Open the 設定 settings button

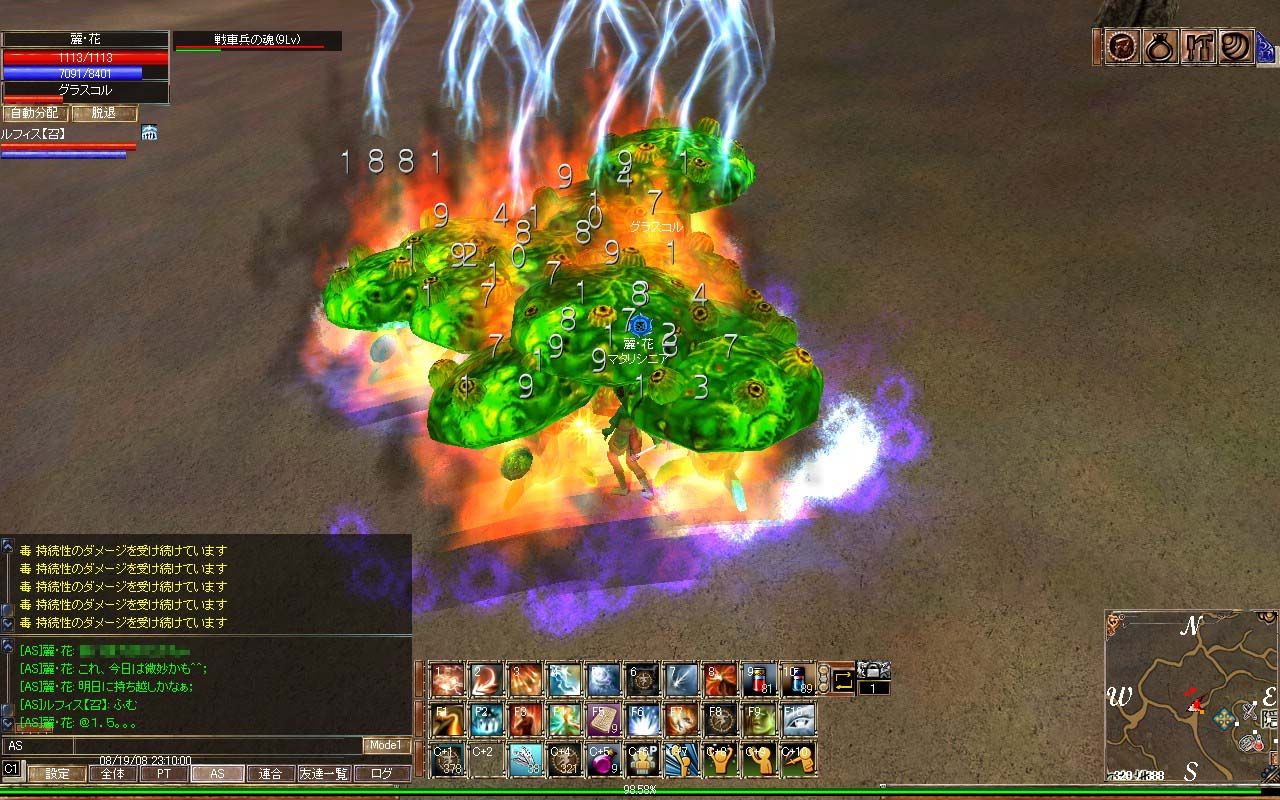click(x=57, y=773)
